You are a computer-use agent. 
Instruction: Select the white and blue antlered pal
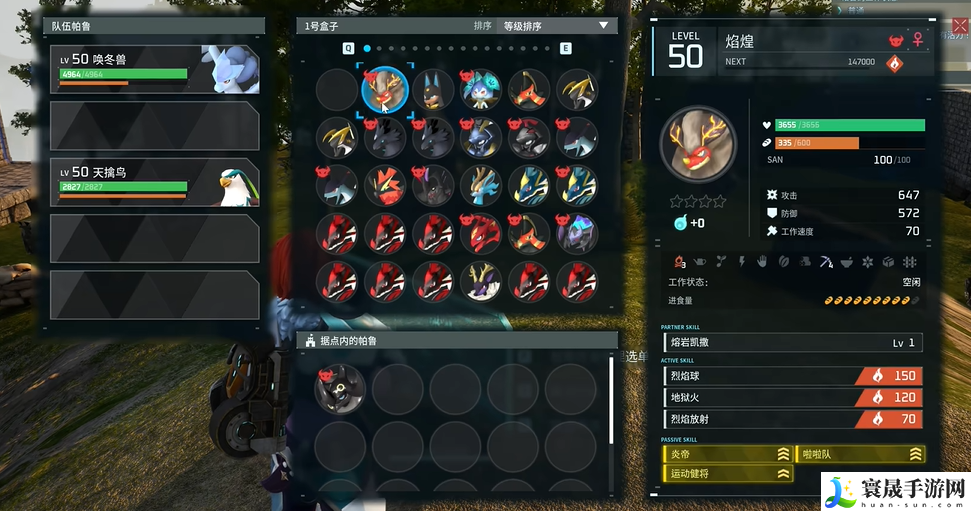pyautogui.click(x=481, y=186)
